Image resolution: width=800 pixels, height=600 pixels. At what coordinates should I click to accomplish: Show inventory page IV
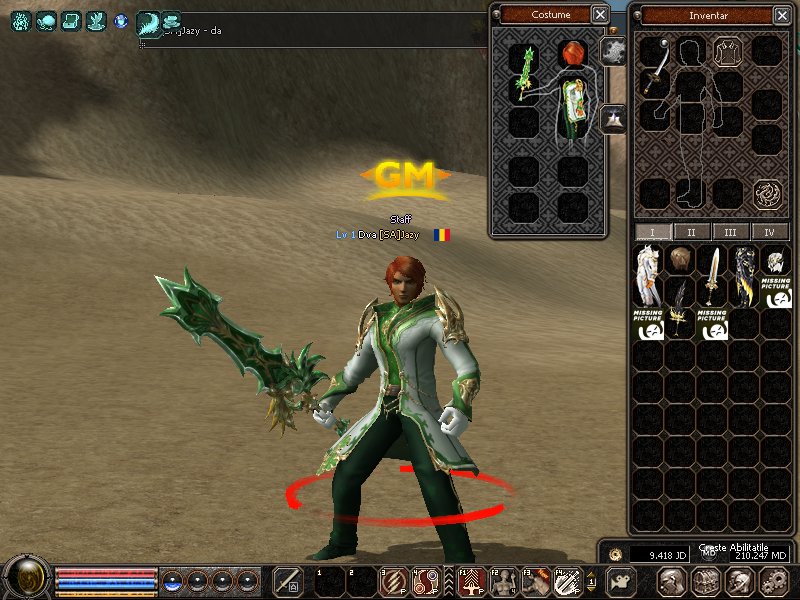(769, 232)
